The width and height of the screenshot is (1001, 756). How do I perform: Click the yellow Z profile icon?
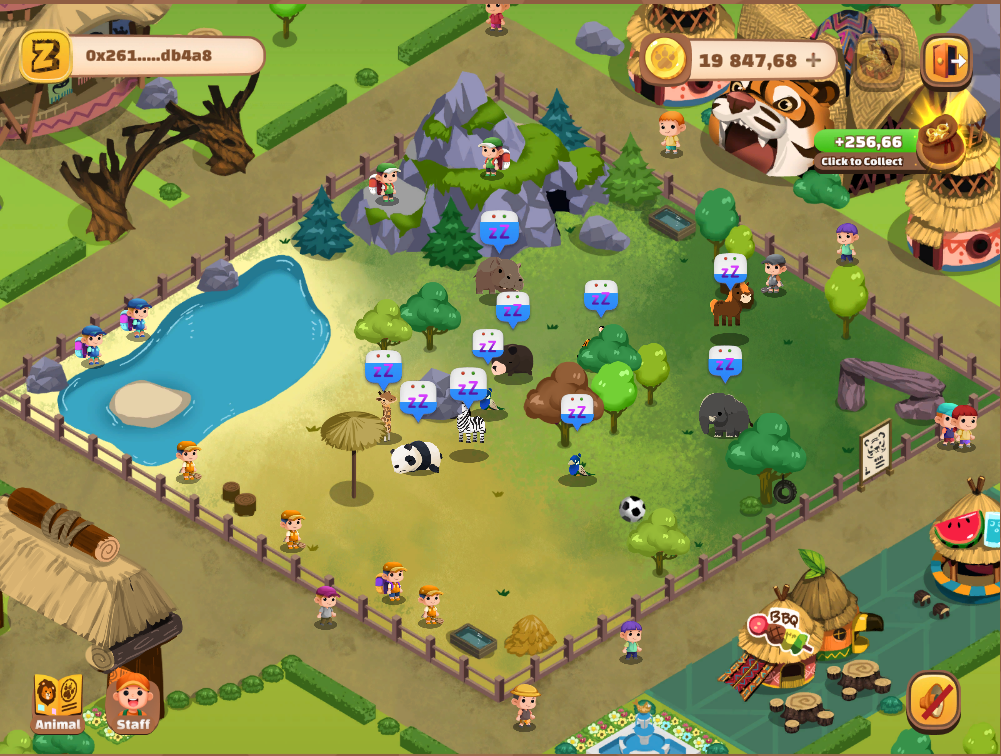click(x=46, y=56)
